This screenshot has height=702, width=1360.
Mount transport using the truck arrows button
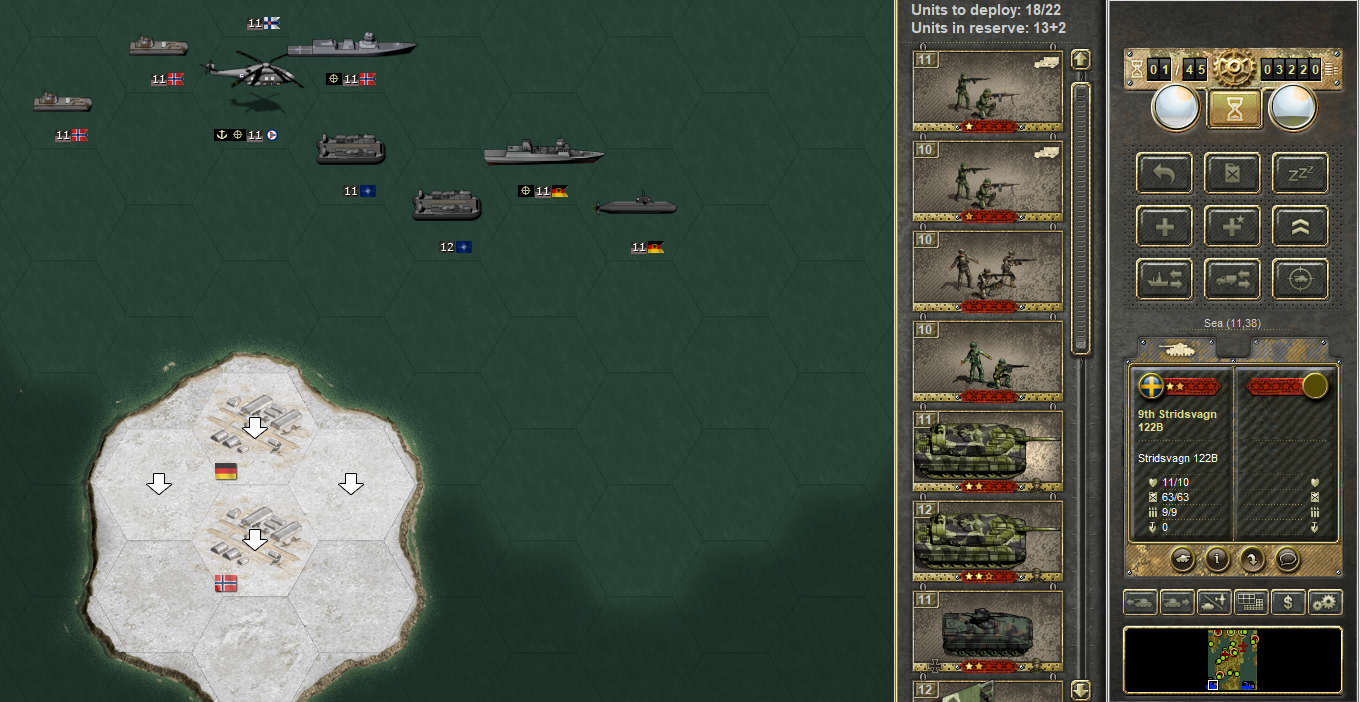tap(1232, 279)
